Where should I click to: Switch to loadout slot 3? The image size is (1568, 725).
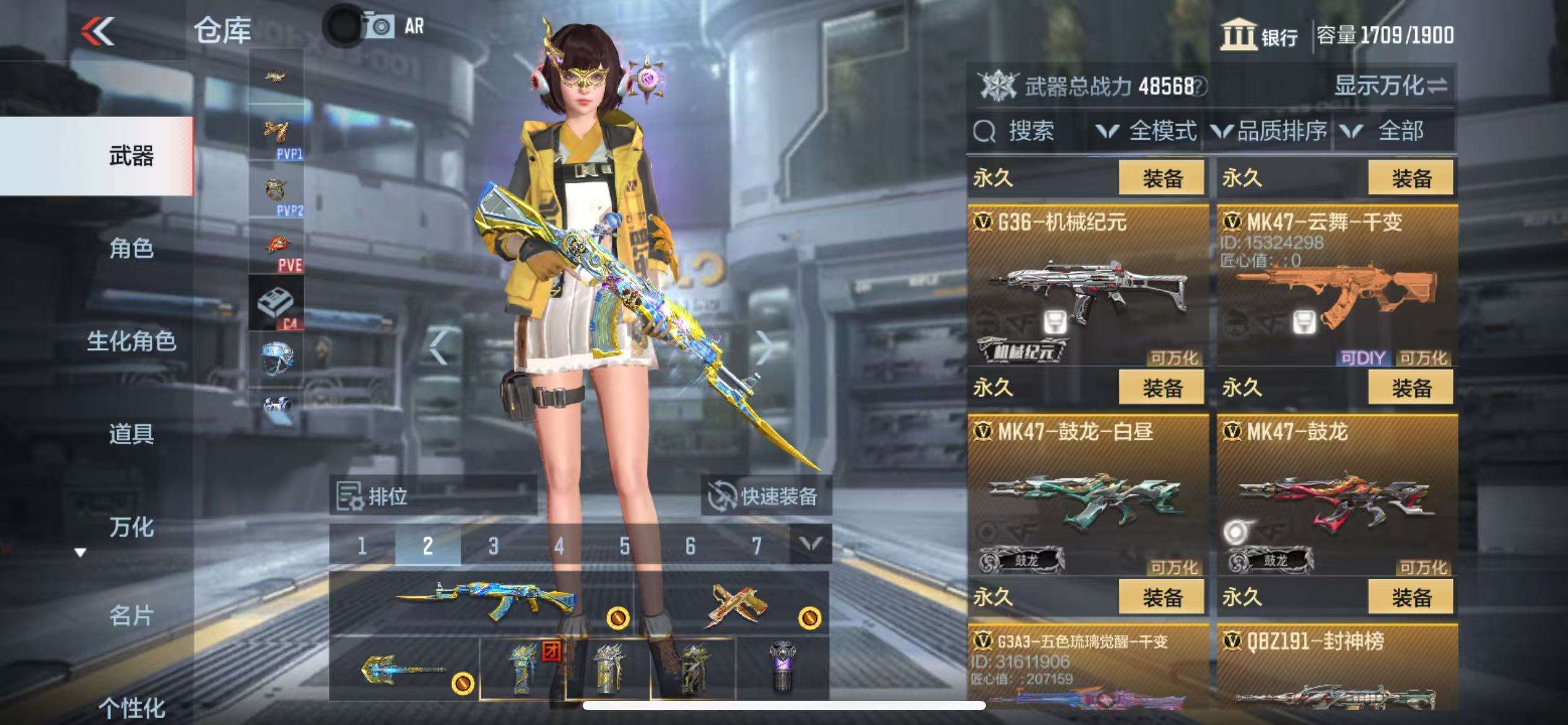click(493, 546)
